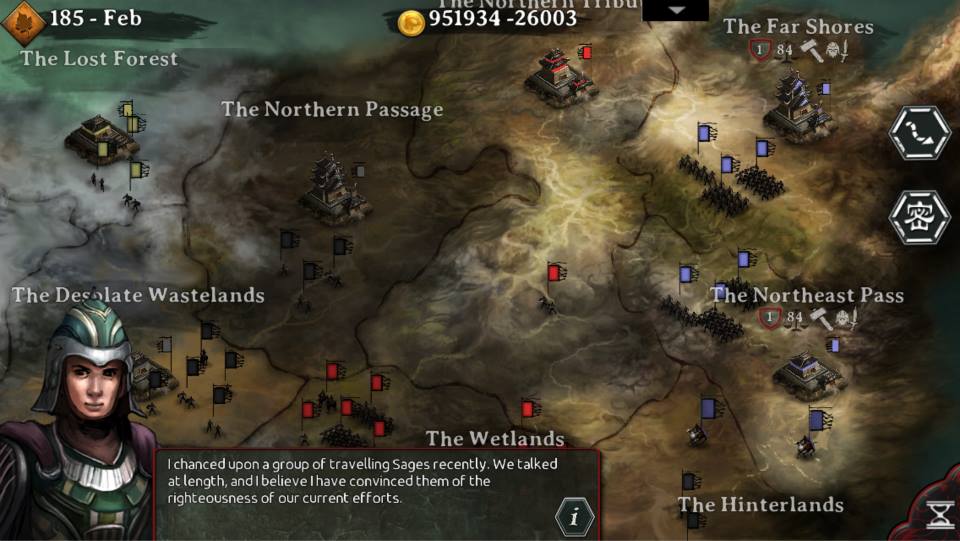Choose The Northern Passage province label
Image resolution: width=960 pixels, height=541 pixels.
tap(332, 110)
